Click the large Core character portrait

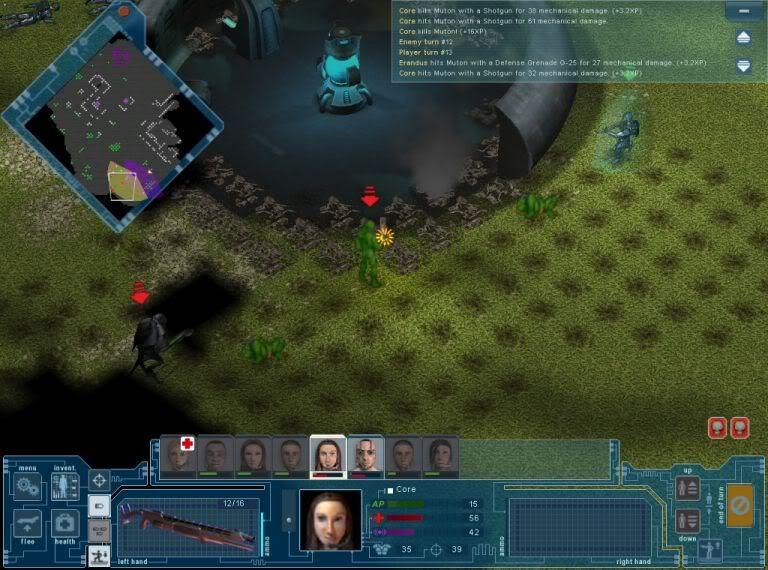[330, 519]
